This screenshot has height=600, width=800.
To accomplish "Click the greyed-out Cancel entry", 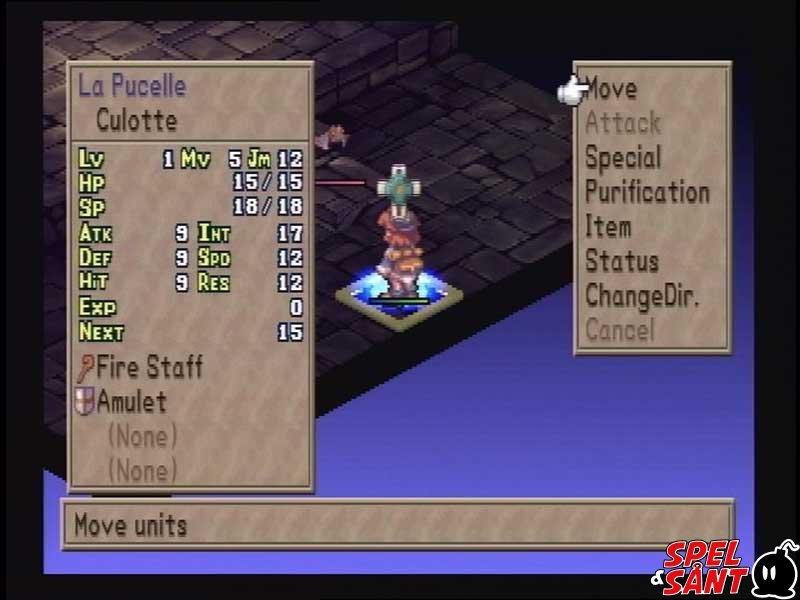I will pyautogui.click(x=619, y=330).
